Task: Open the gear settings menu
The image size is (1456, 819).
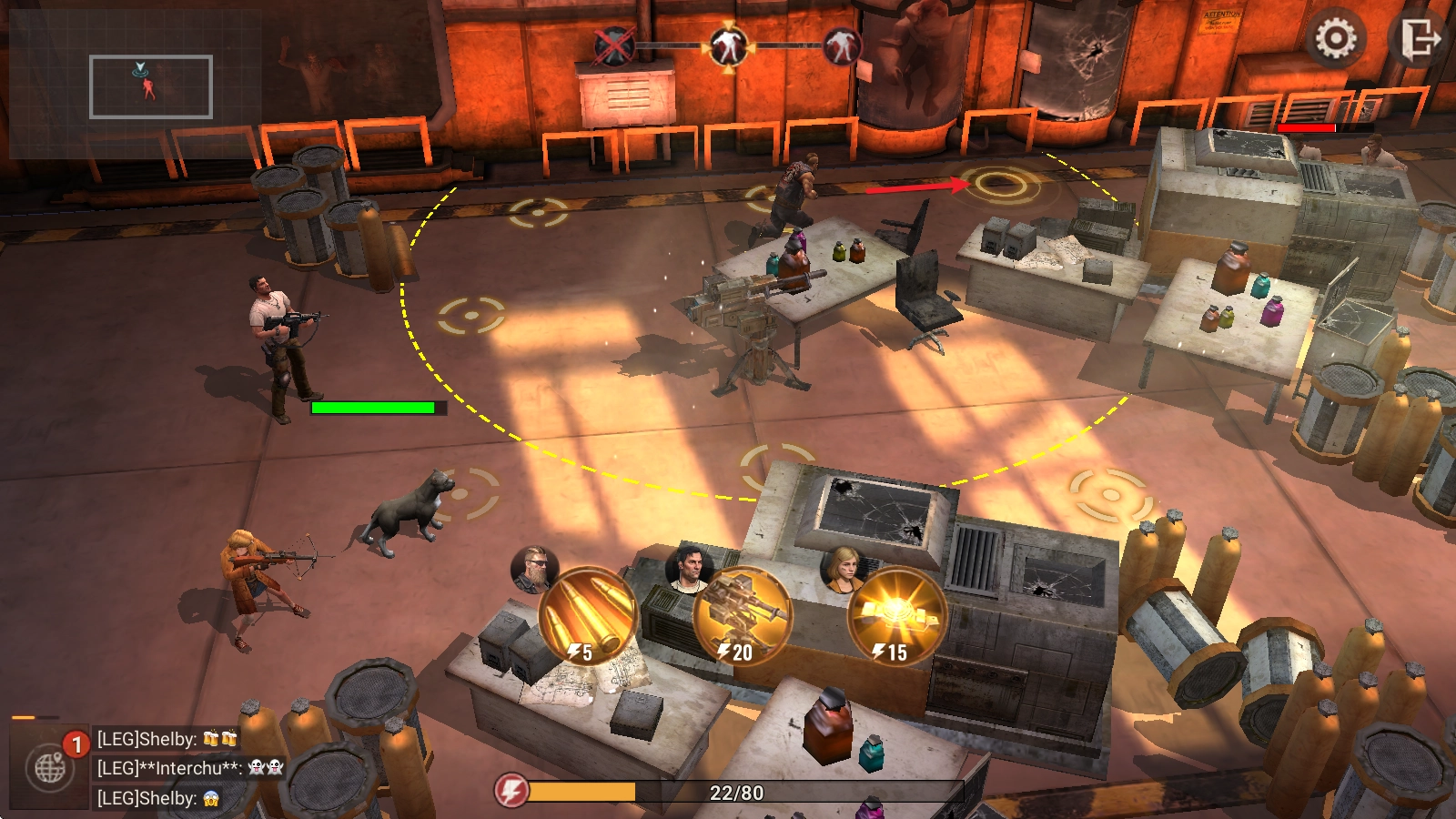Action: coord(1335,39)
